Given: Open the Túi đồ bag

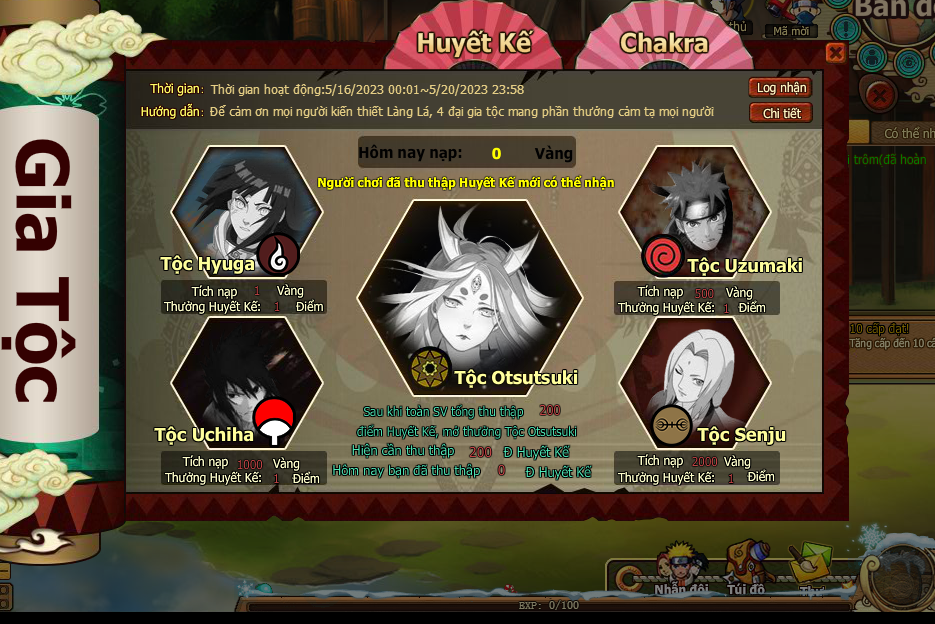Looking at the screenshot, I should [x=746, y=568].
